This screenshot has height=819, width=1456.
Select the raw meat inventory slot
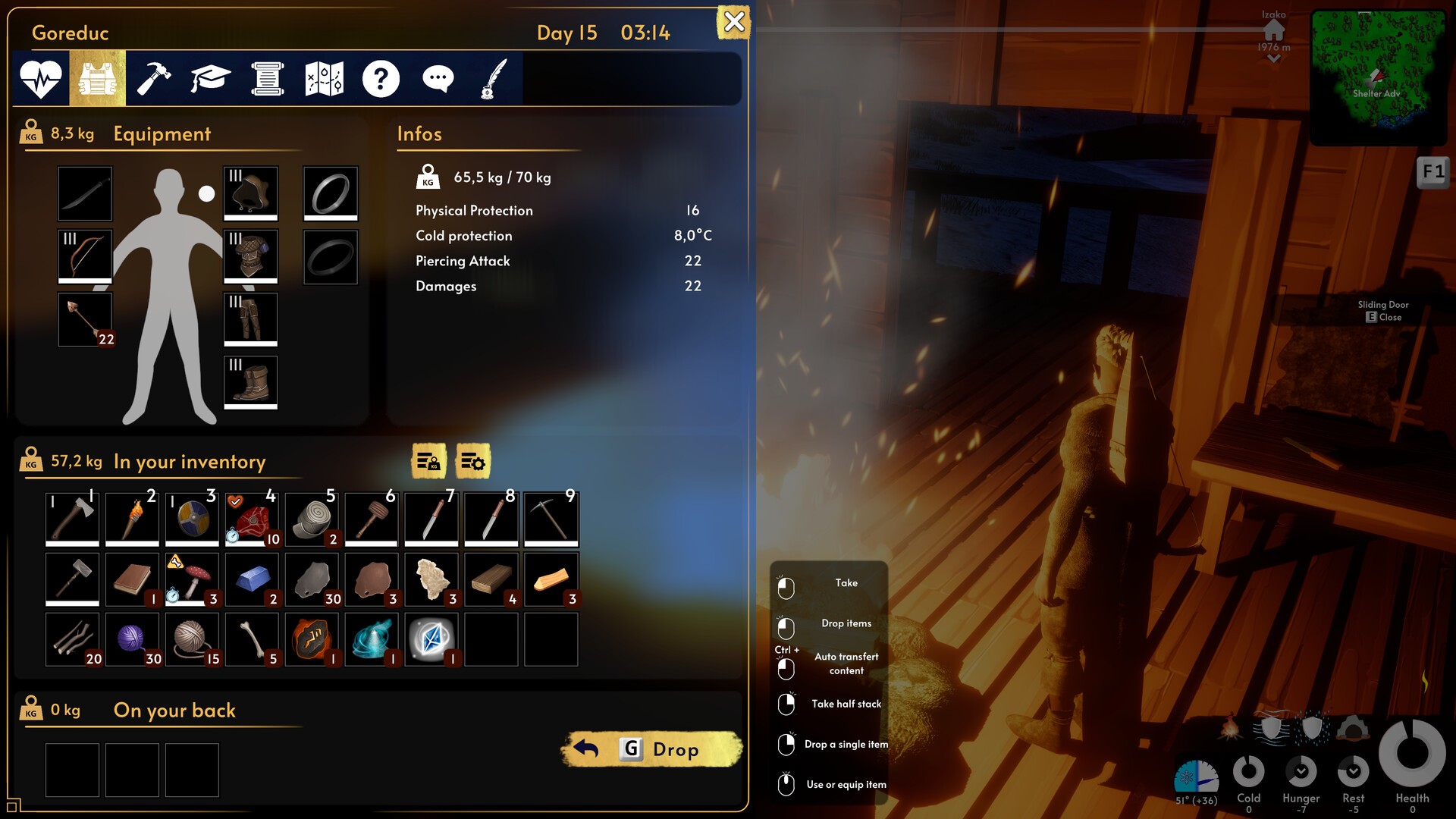point(252,518)
